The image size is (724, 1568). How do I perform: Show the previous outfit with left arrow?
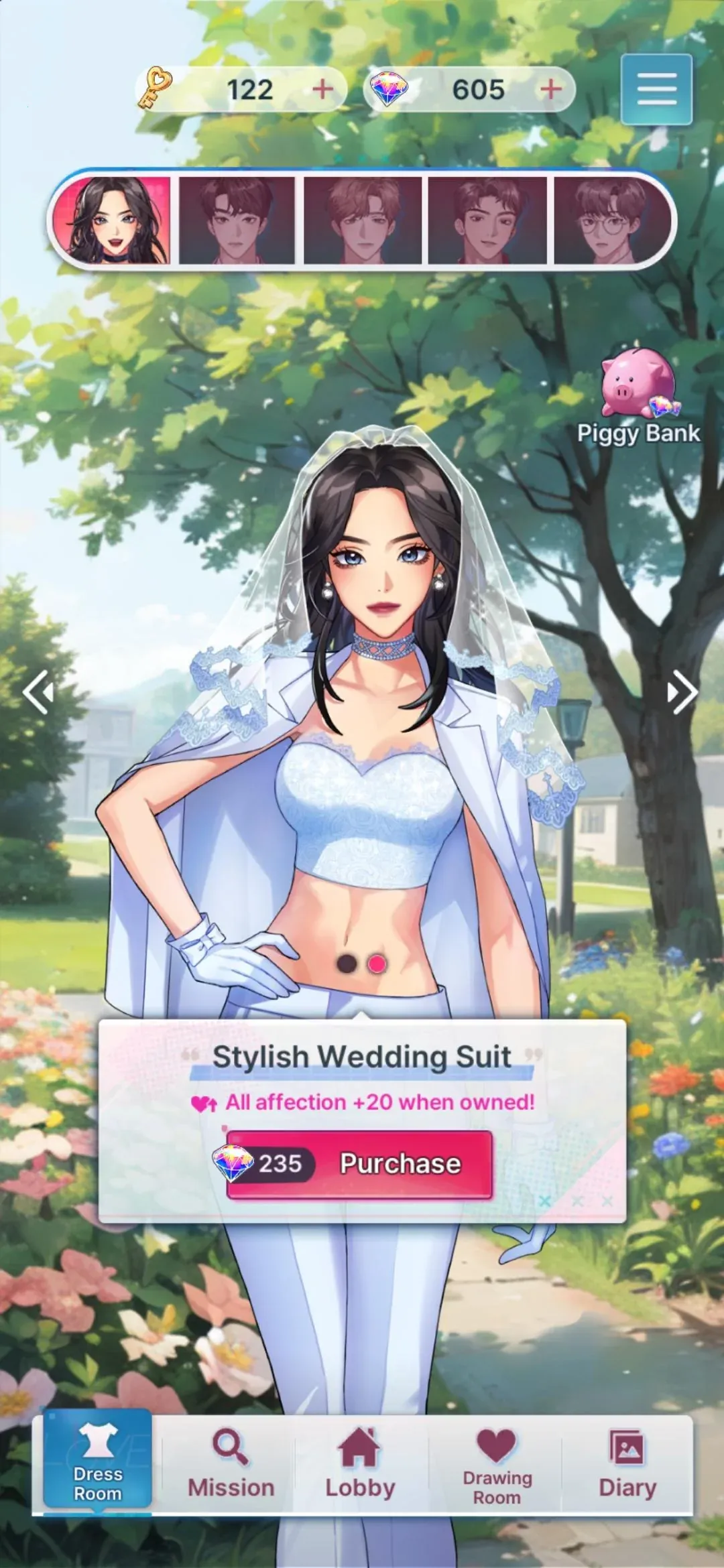[38, 692]
